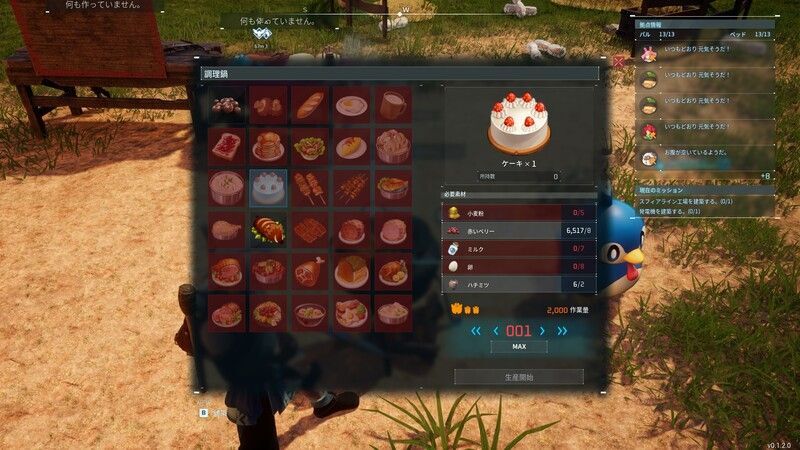The height and width of the screenshot is (450, 800).
Task: Select the stacked pancakes recipe
Action: (x=268, y=146)
